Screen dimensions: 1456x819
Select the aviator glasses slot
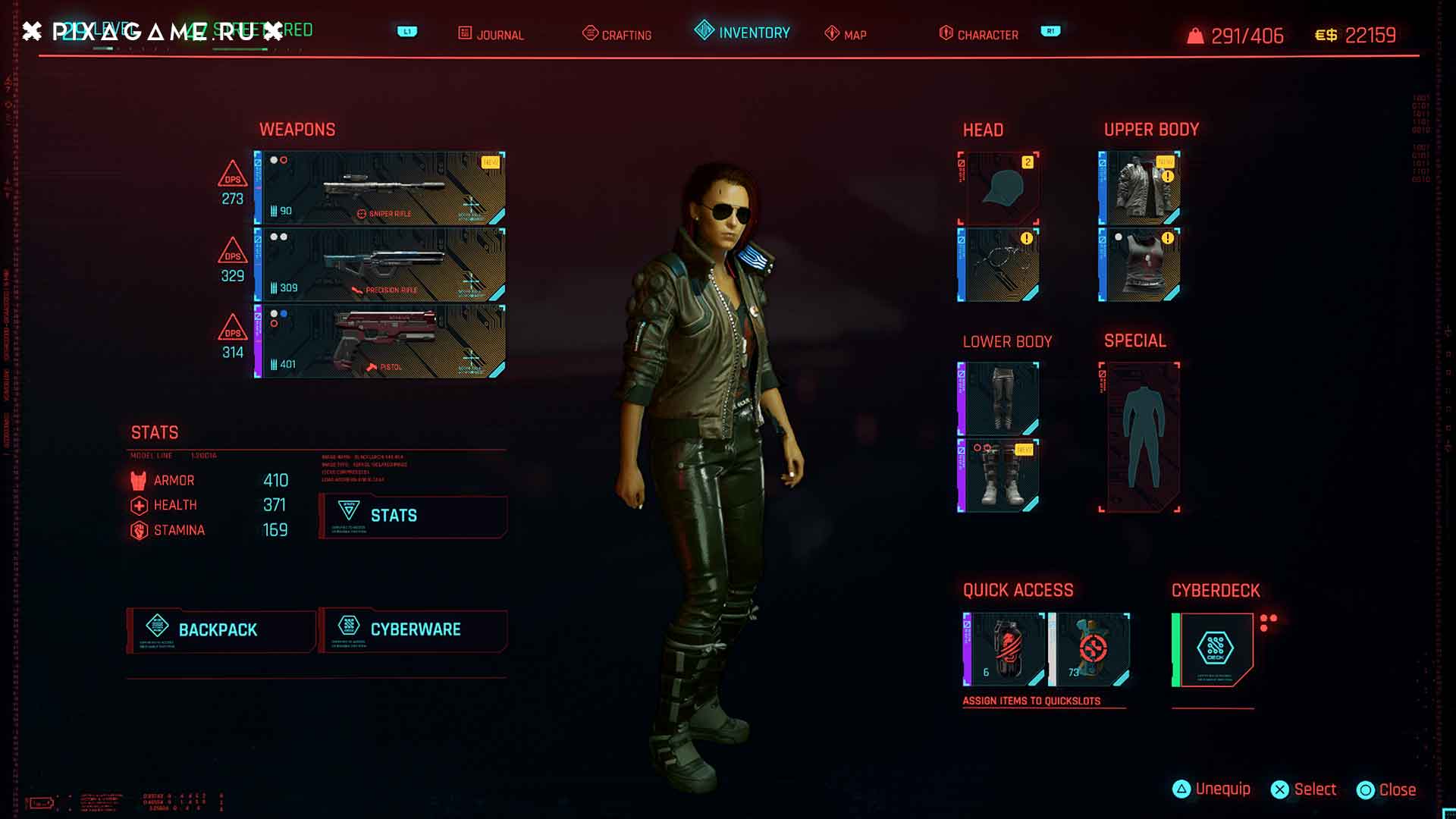(999, 265)
